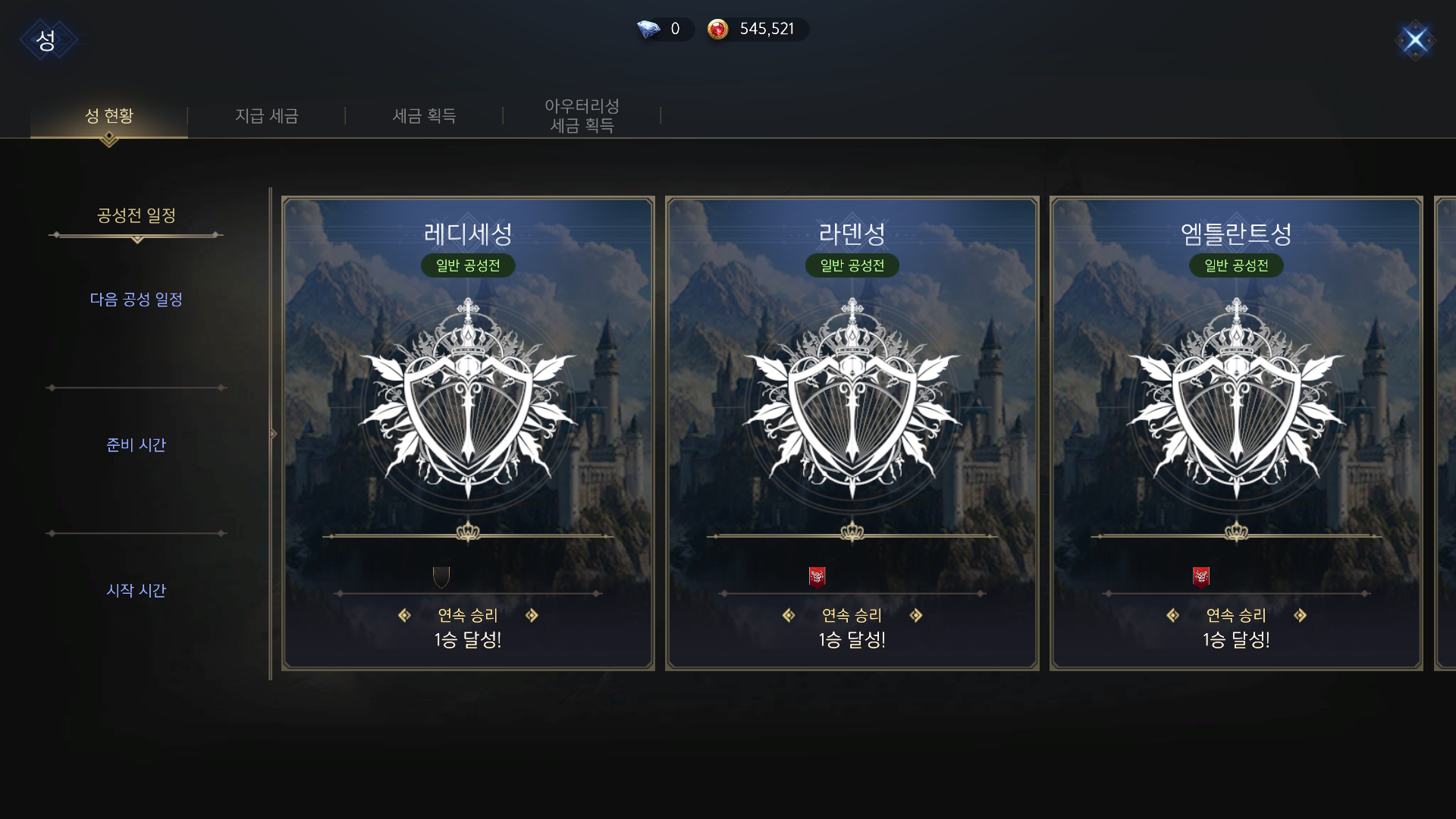Select 준비 시간 in sidebar

136,445
